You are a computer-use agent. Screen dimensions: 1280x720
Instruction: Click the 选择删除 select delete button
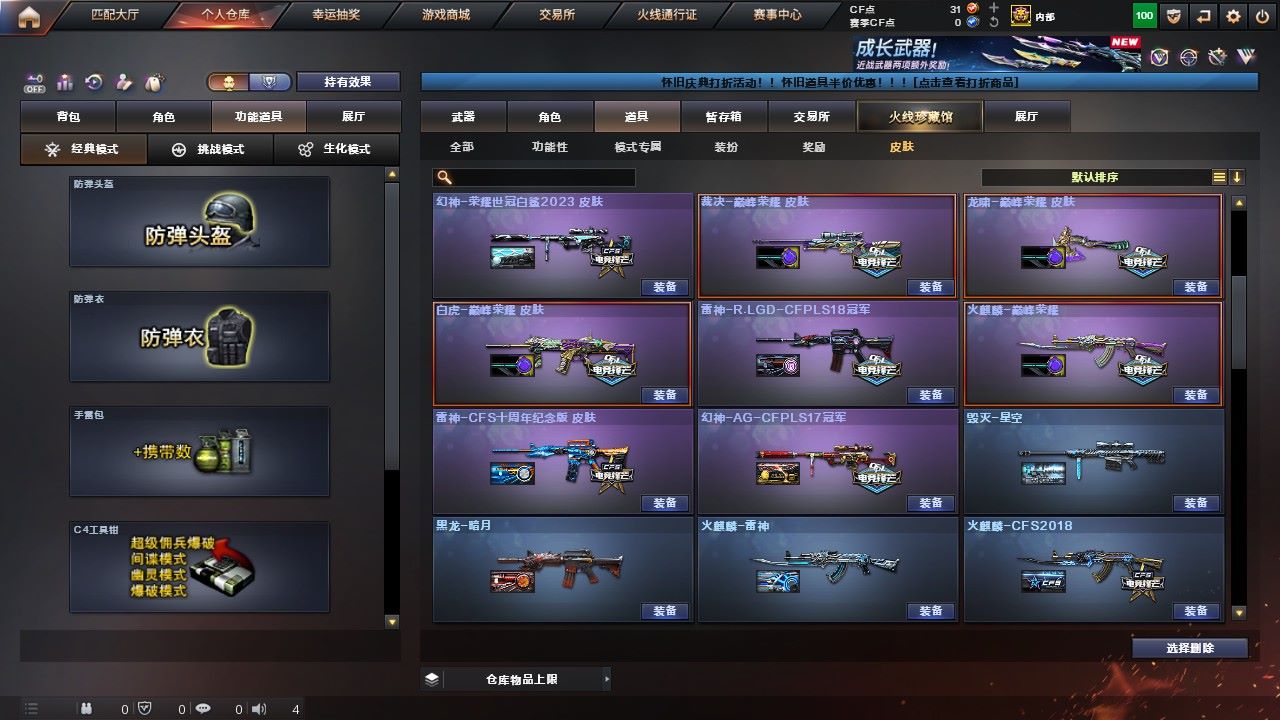point(1189,648)
